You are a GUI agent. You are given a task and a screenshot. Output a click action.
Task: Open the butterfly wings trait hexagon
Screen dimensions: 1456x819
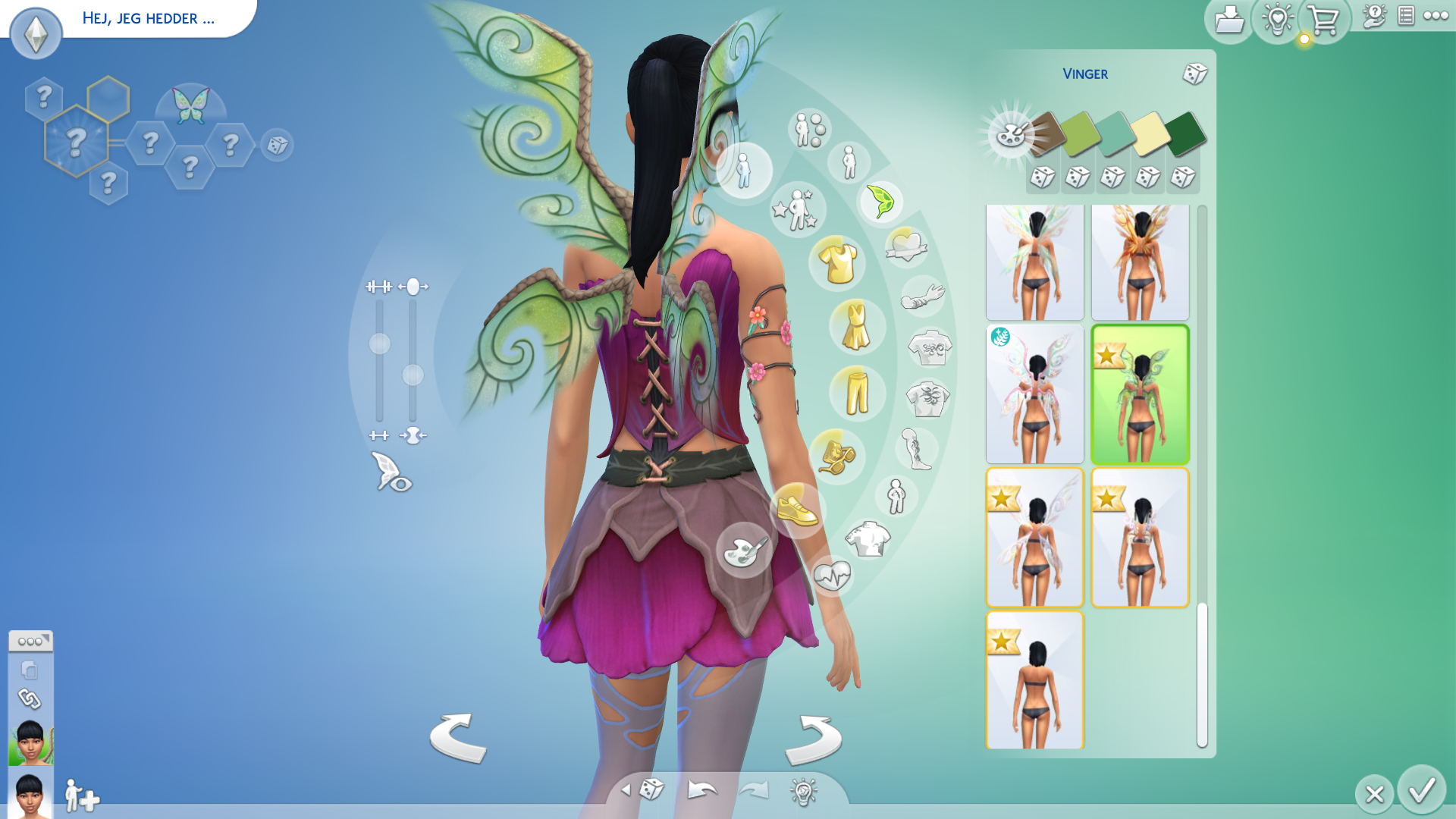tap(190, 105)
